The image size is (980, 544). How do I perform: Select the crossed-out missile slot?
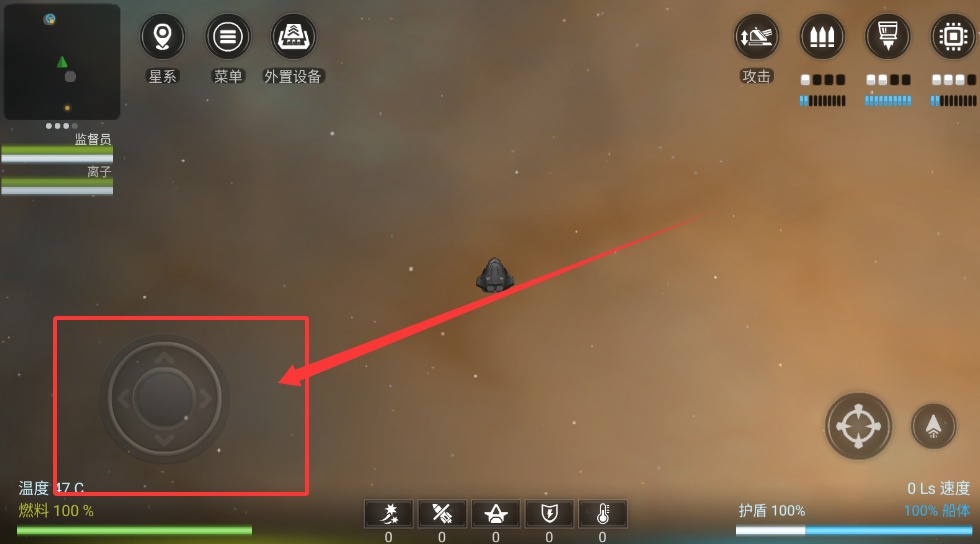coord(442,514)
